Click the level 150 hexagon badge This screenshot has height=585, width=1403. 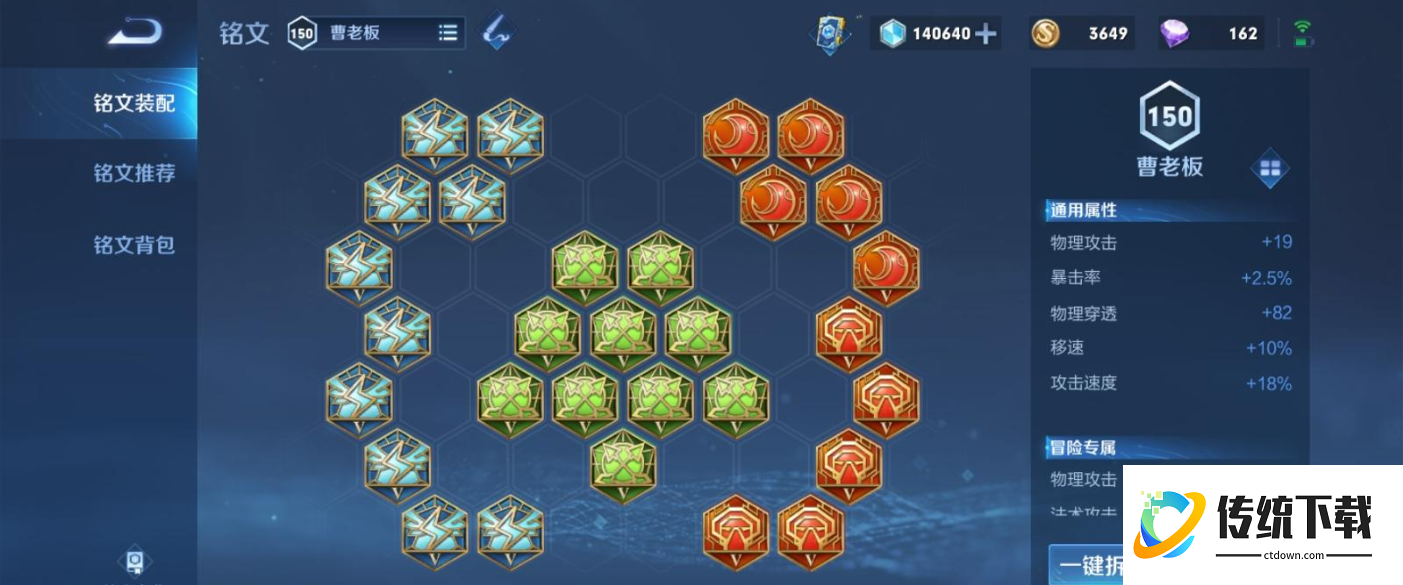click(x=1169, y=117)
